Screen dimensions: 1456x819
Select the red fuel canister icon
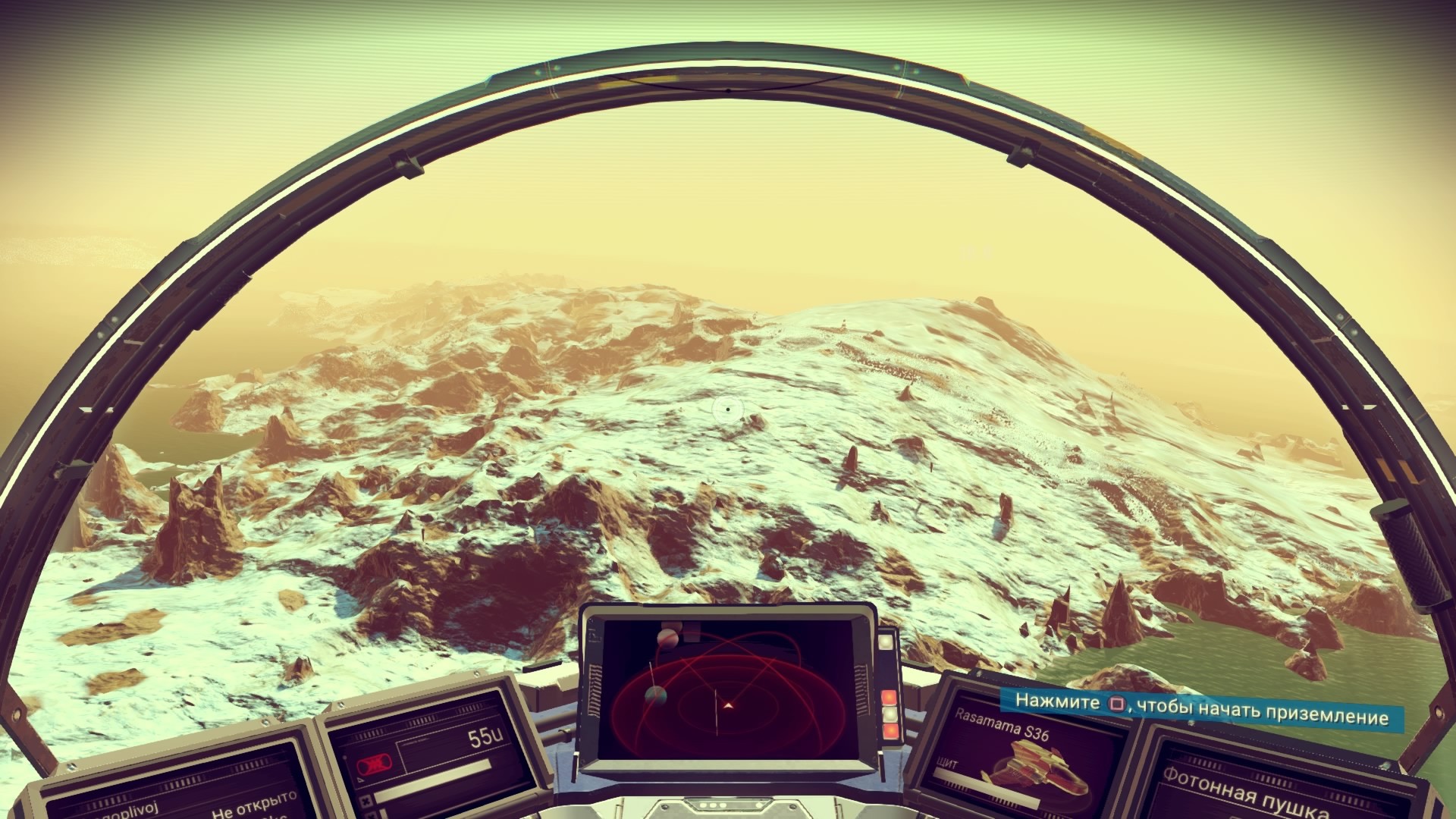point(375,764)
